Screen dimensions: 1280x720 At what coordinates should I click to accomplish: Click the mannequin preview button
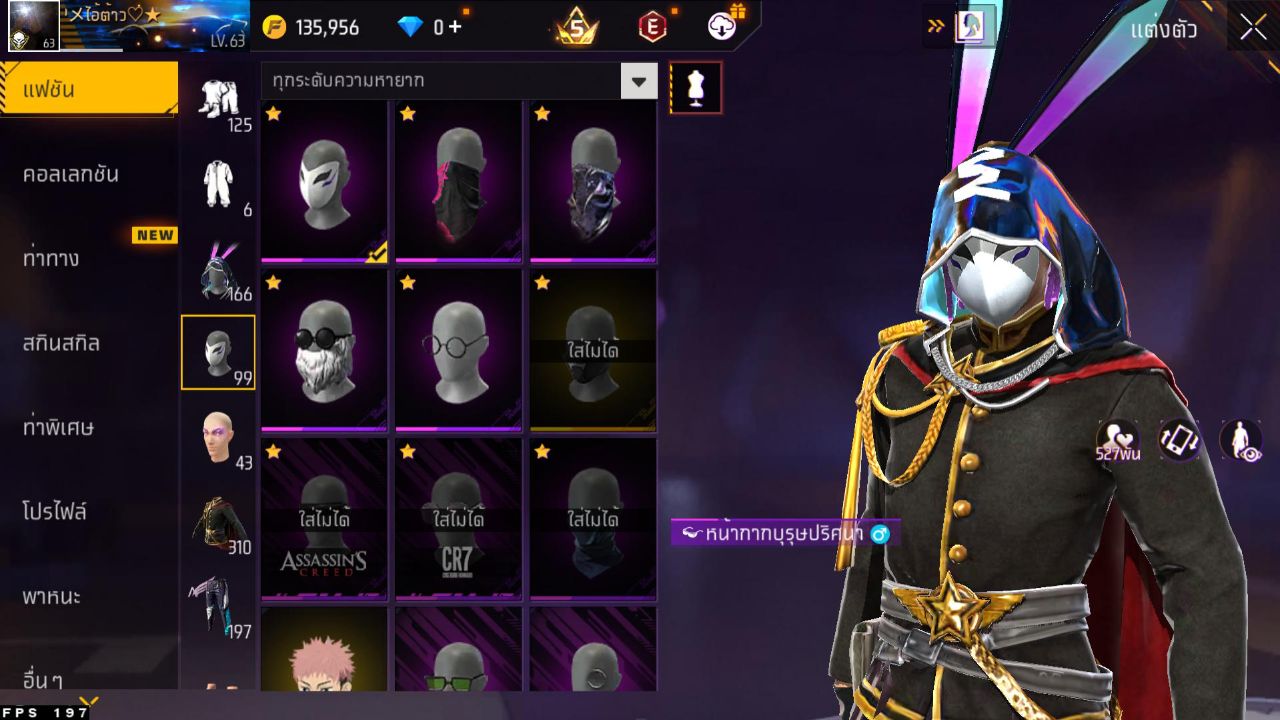(x=695, y=87)
